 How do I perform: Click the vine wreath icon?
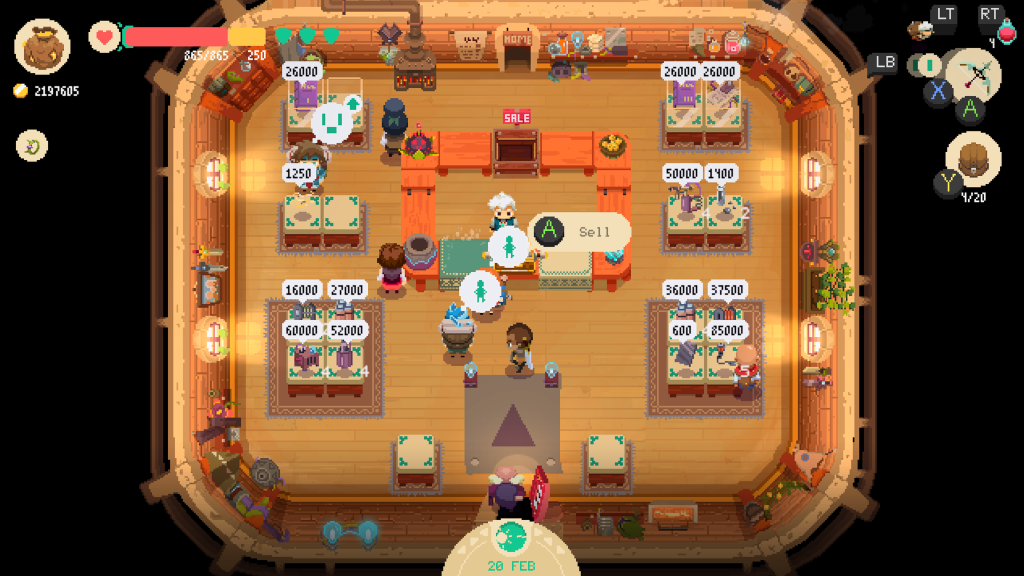pyautogui.click(x=32, y=147)
